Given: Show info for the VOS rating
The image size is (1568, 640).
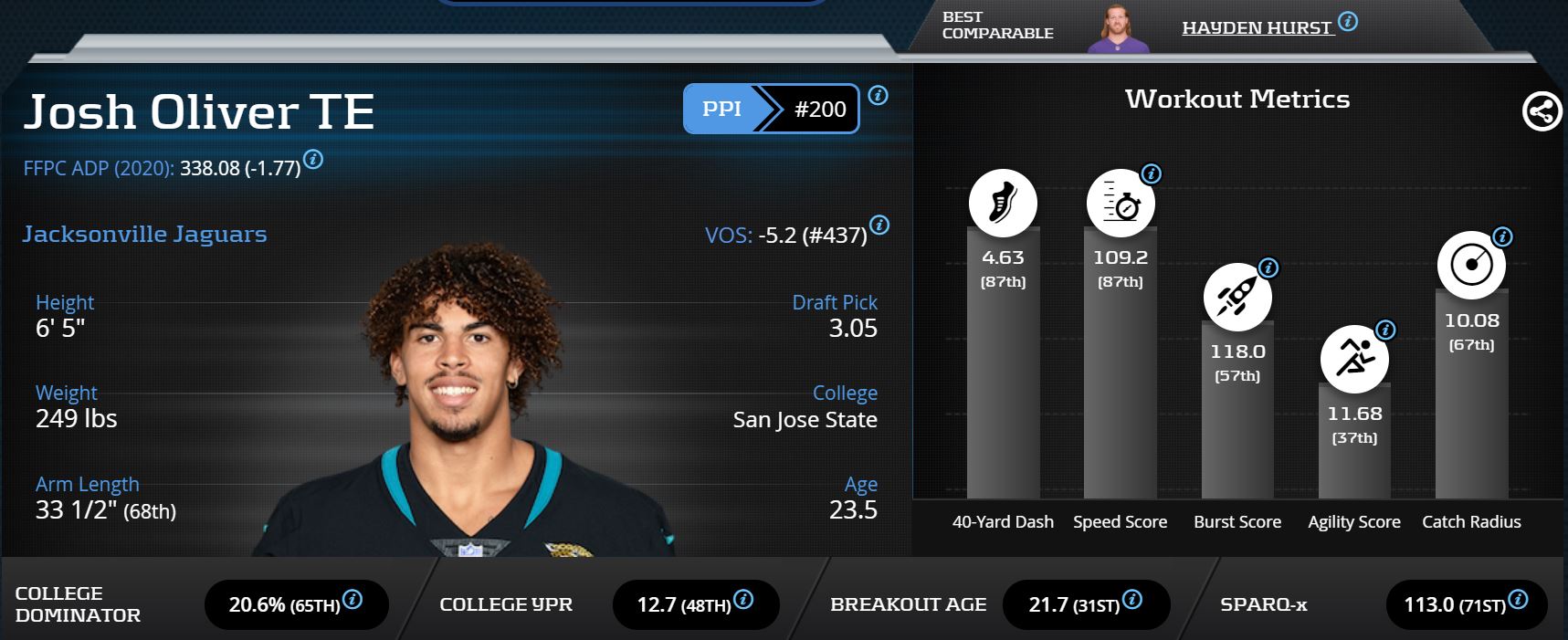Looking at the screenshot, I should point(879,226).
